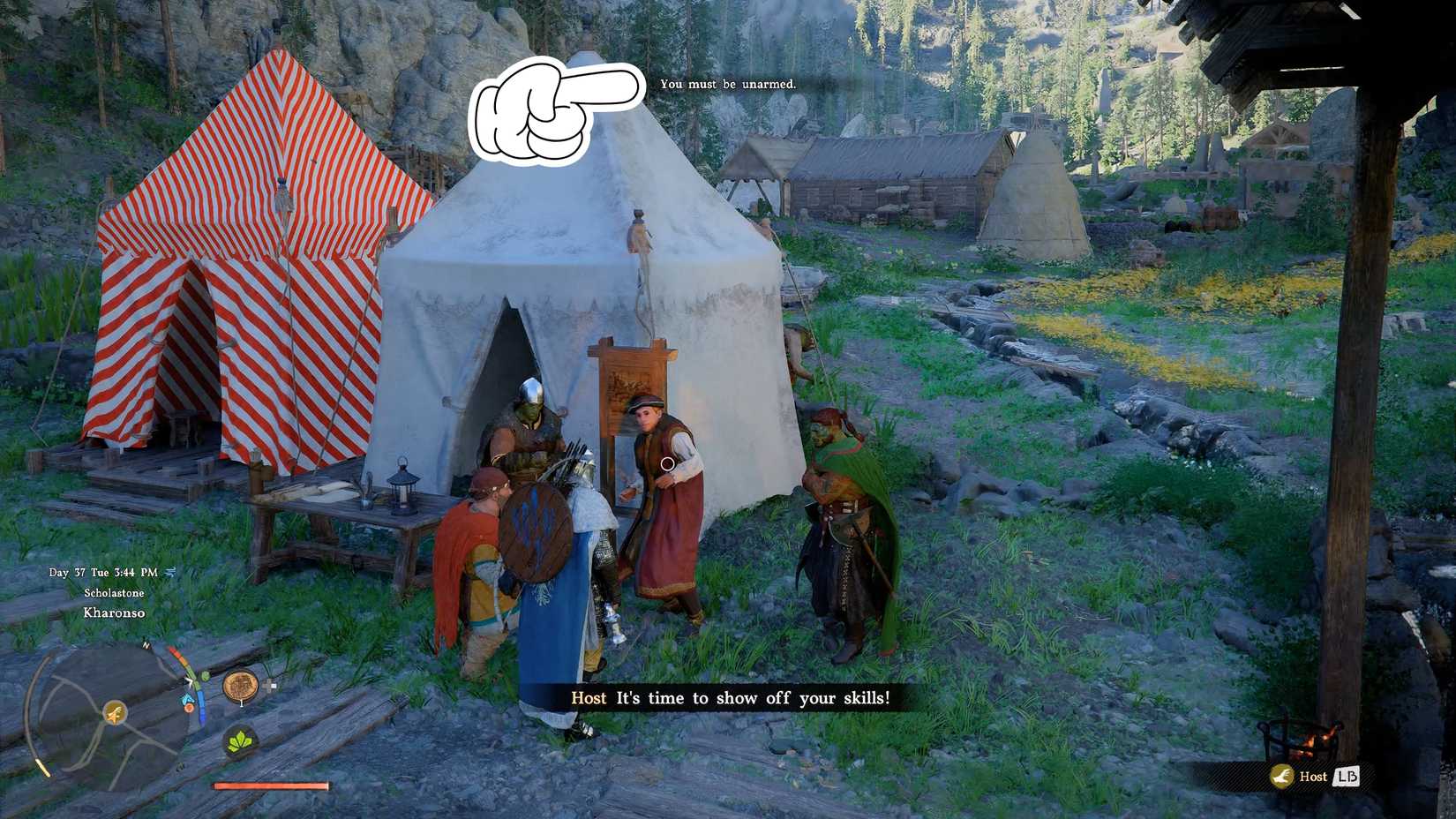Select the Host name in the dialogue subtitle
Image resolution: width=1456 pixels, height=819 pixels.
pyautogui.click(x=589, y=698)
